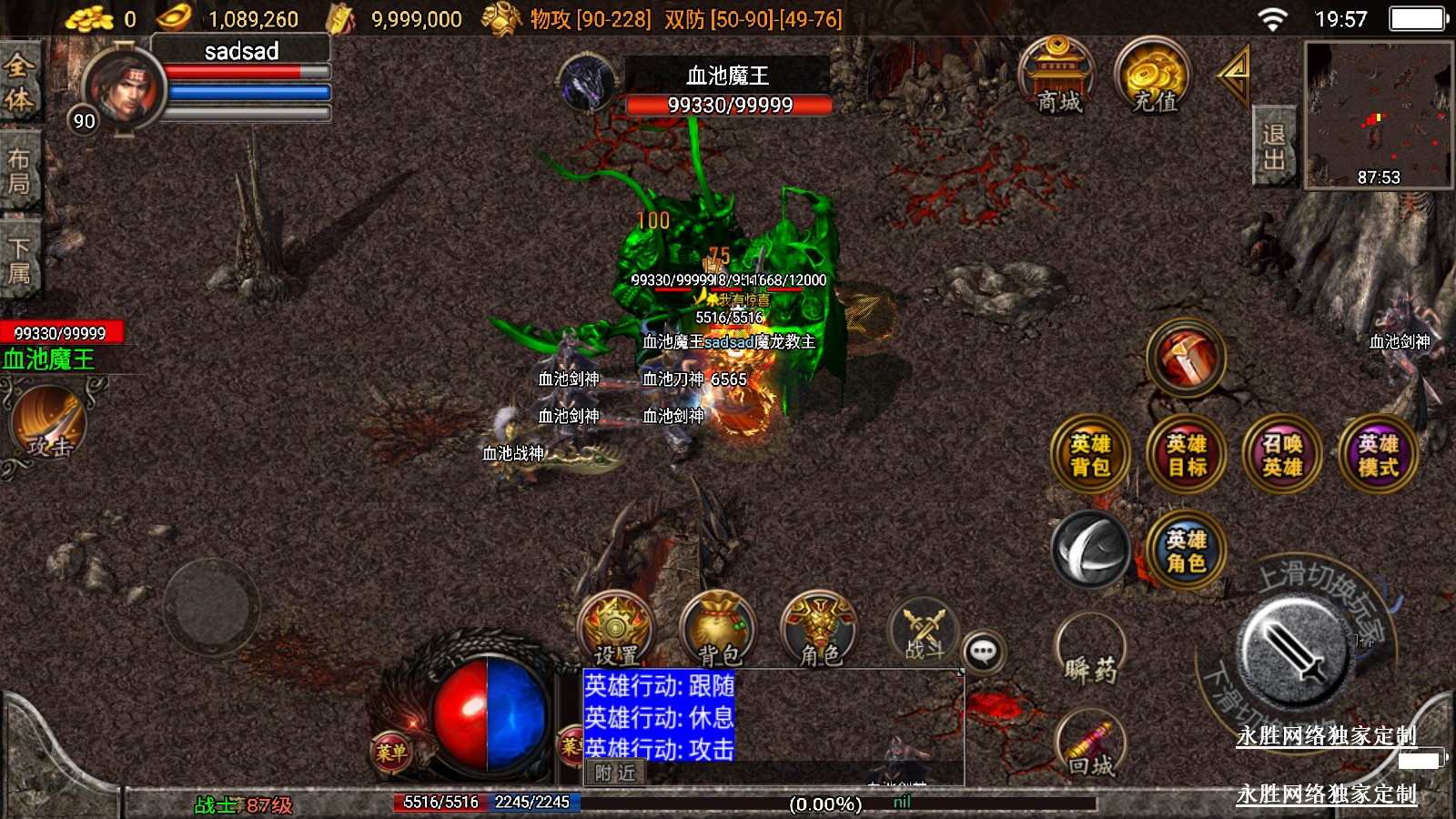Toggle 战斗 combat mode
This screenshot has height=819, width=1456.
coord(924,630)
